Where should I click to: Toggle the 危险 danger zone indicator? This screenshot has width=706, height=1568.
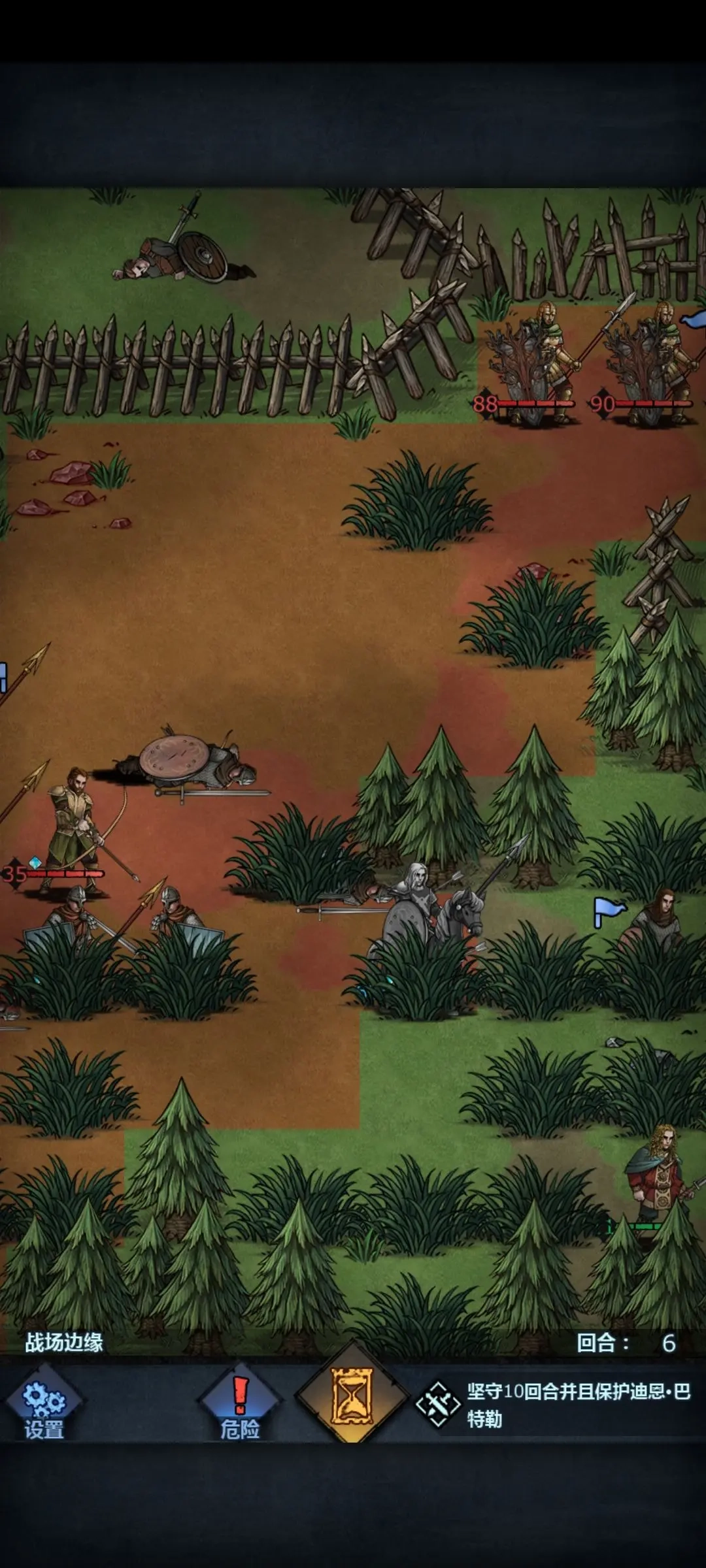pyautogui.click(x=240, y=1403)
